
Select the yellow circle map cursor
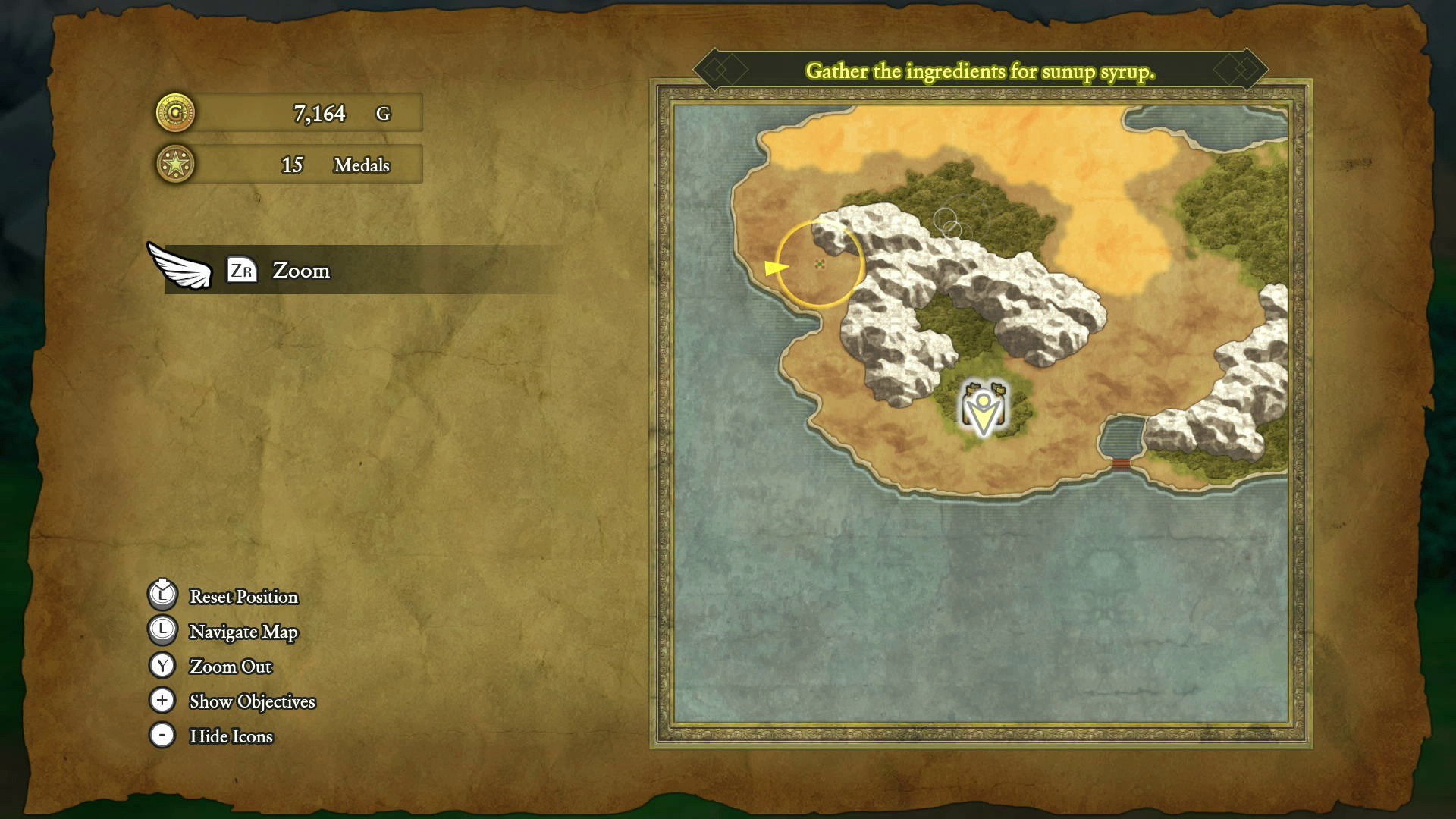[x=820, y=264]
